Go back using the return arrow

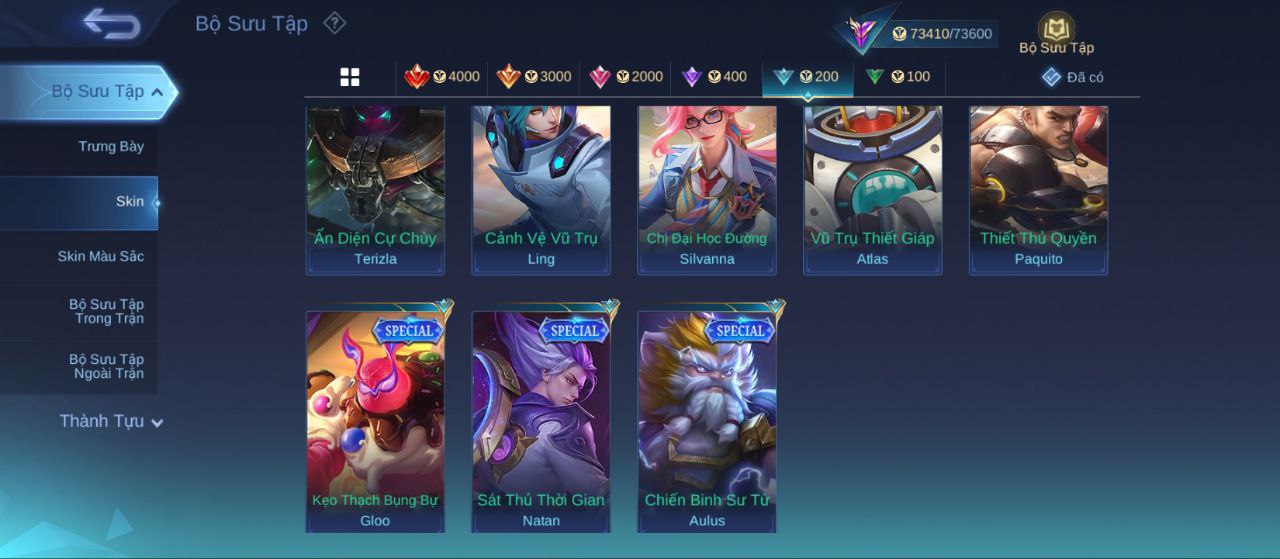[111, 23]
